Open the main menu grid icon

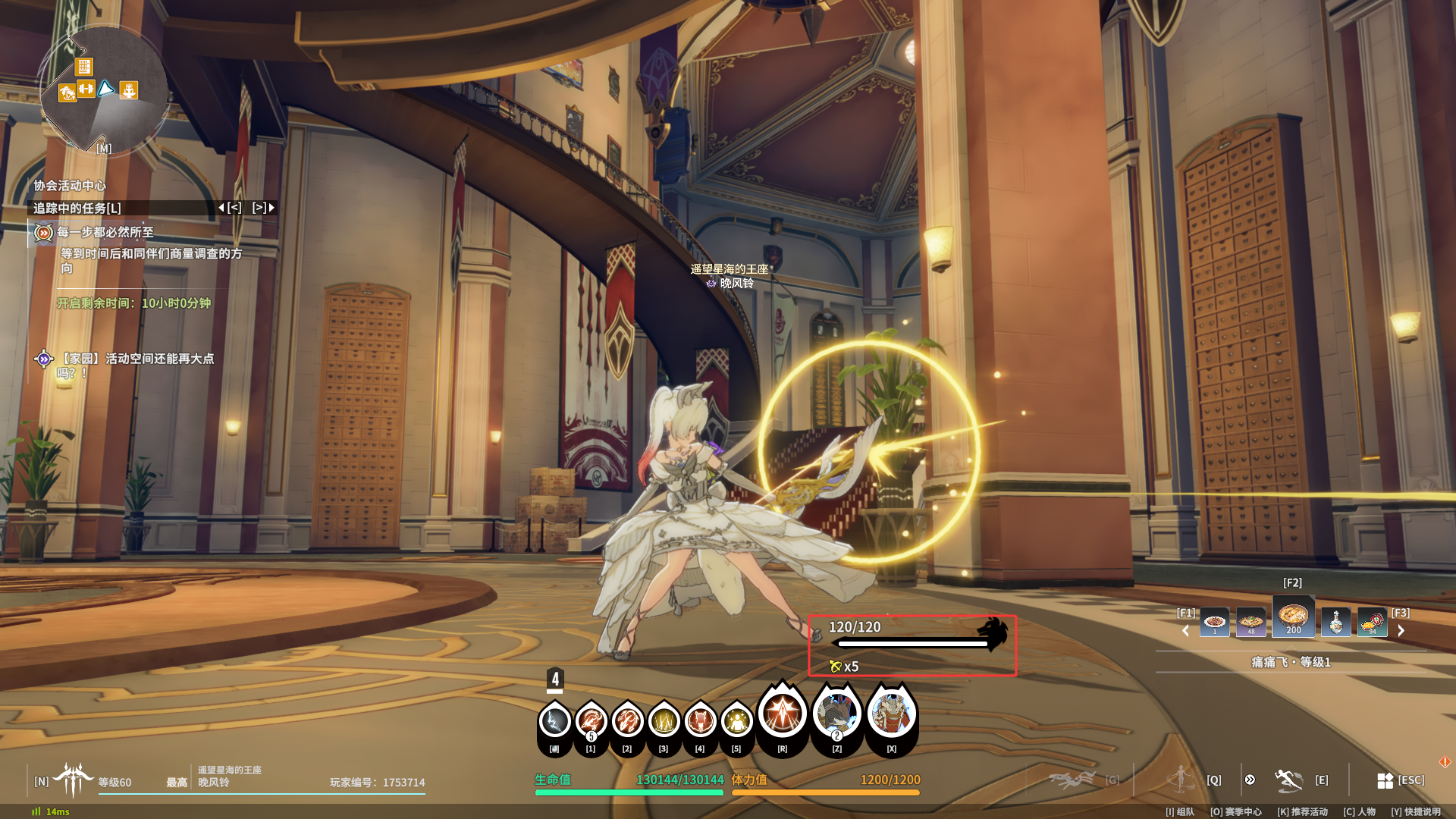(x=1385, y=780)
